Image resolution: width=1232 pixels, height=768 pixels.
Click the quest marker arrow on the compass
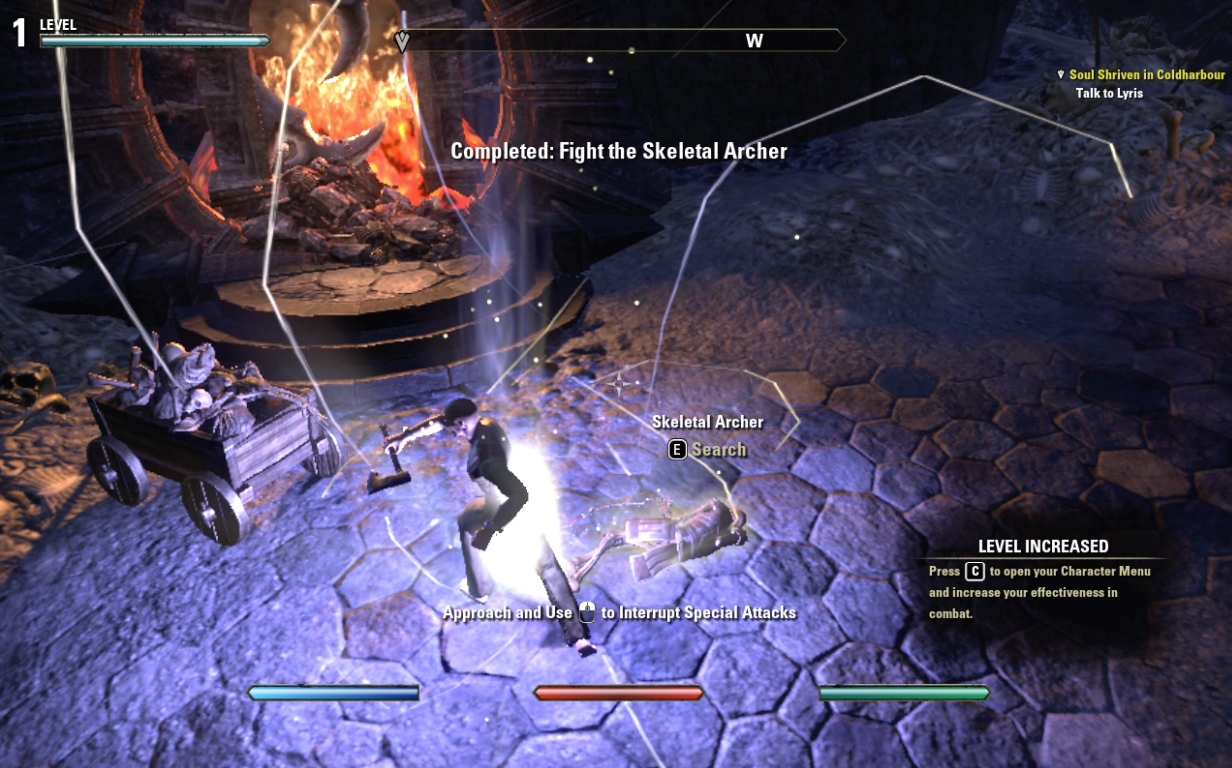pos(402,41)
